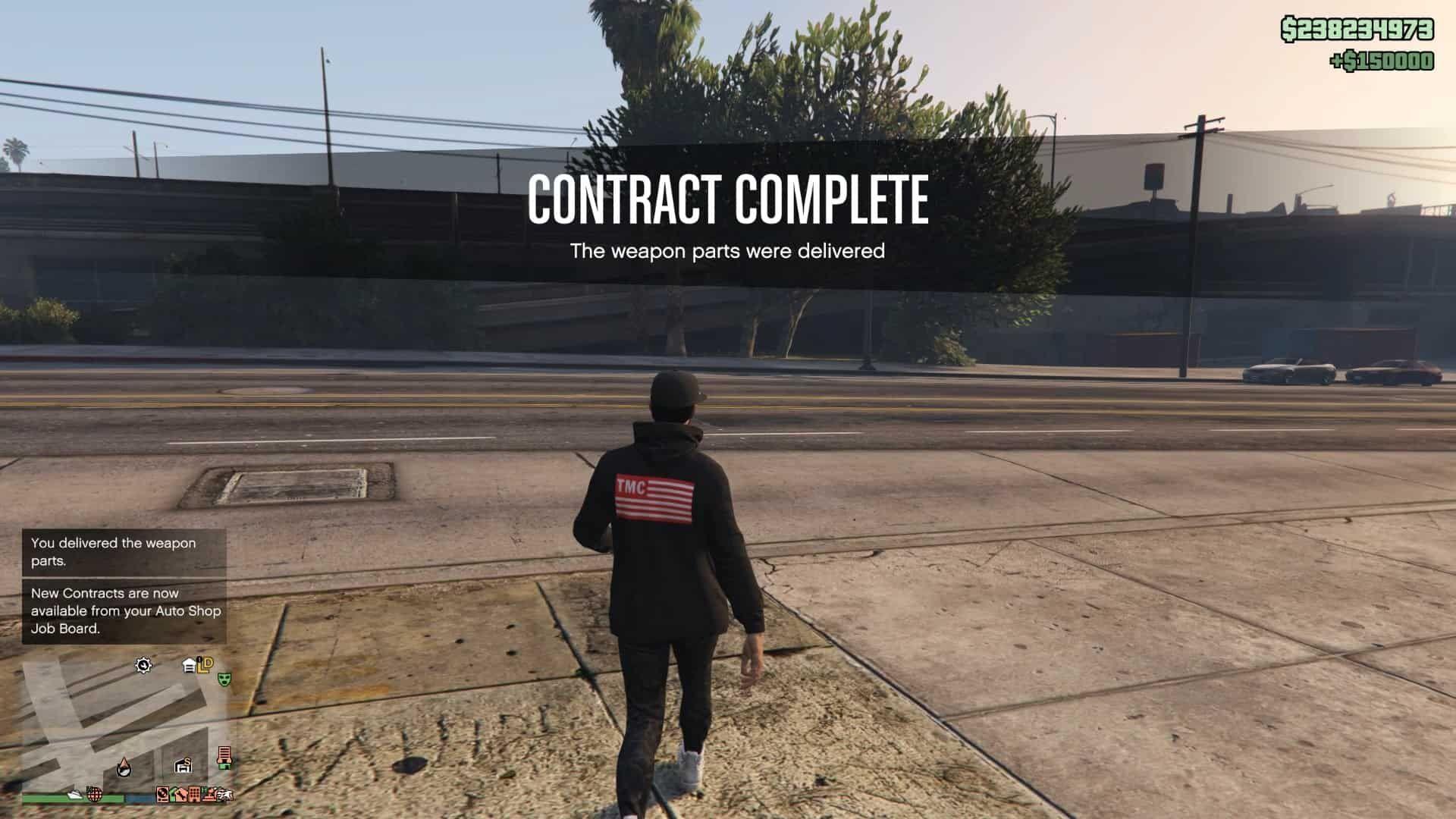
Task: Select the apartment building blip on the minimap
Action: click(193, 795)
